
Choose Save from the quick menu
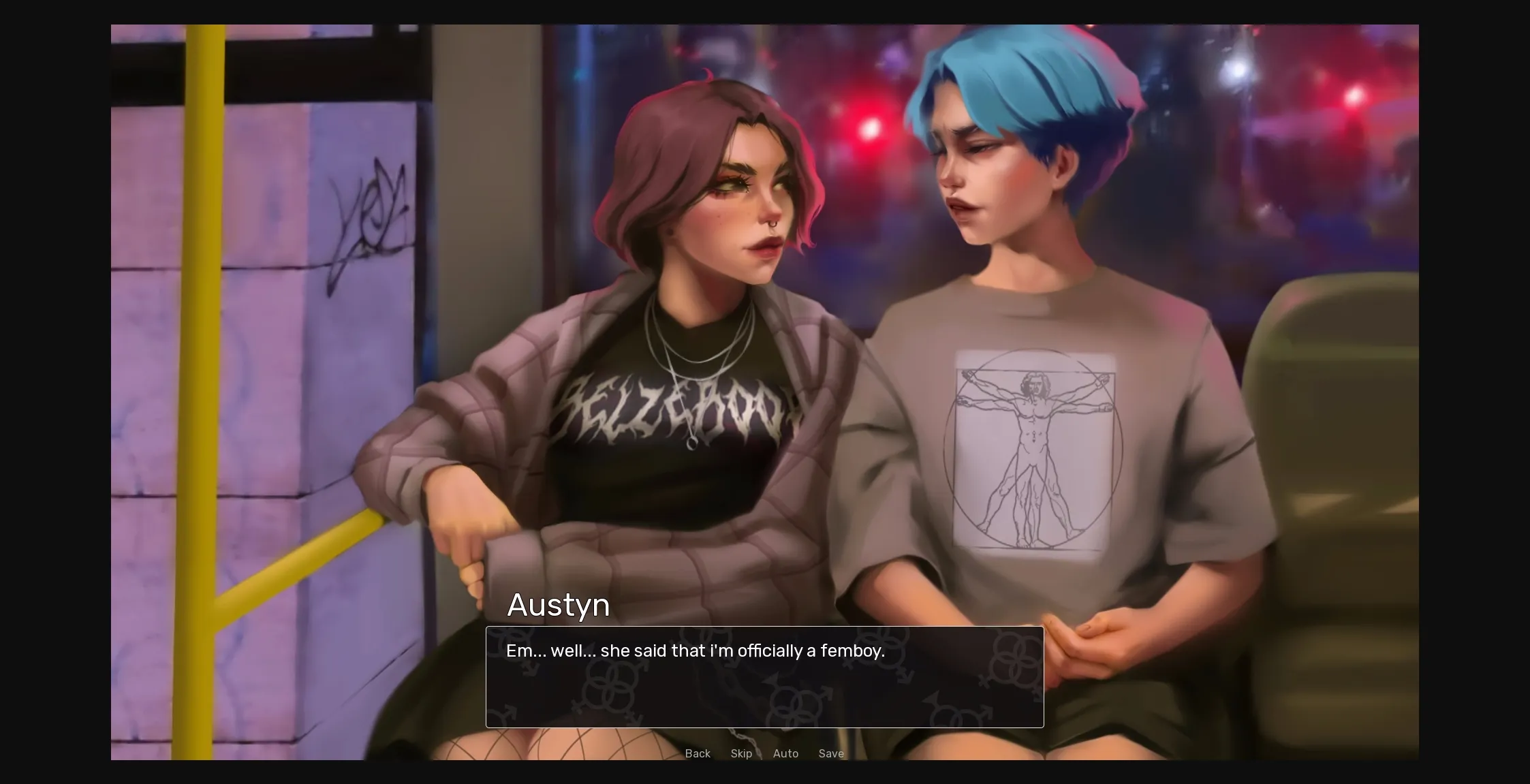point(831,753)
